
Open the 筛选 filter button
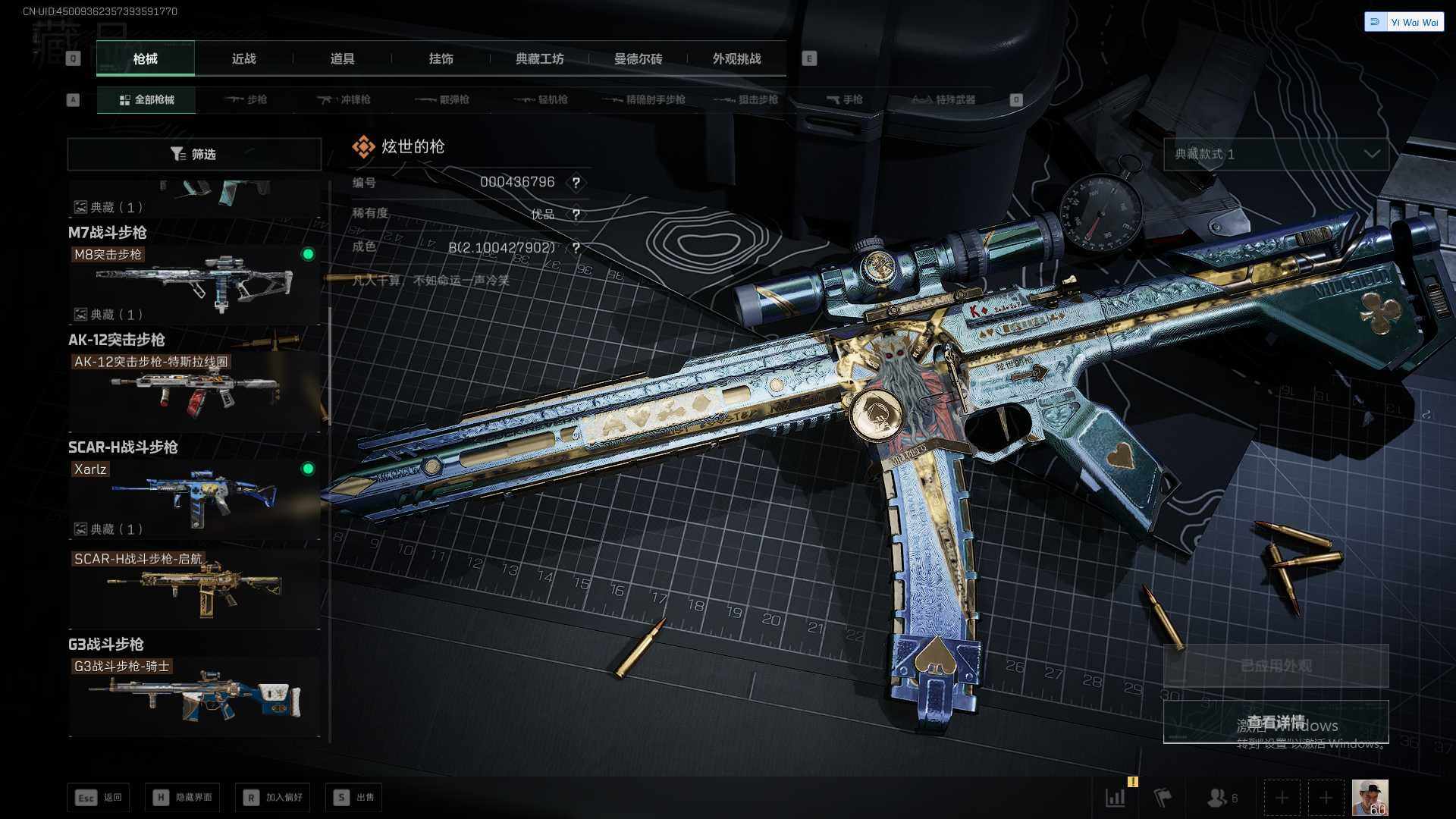click(194, 154)
